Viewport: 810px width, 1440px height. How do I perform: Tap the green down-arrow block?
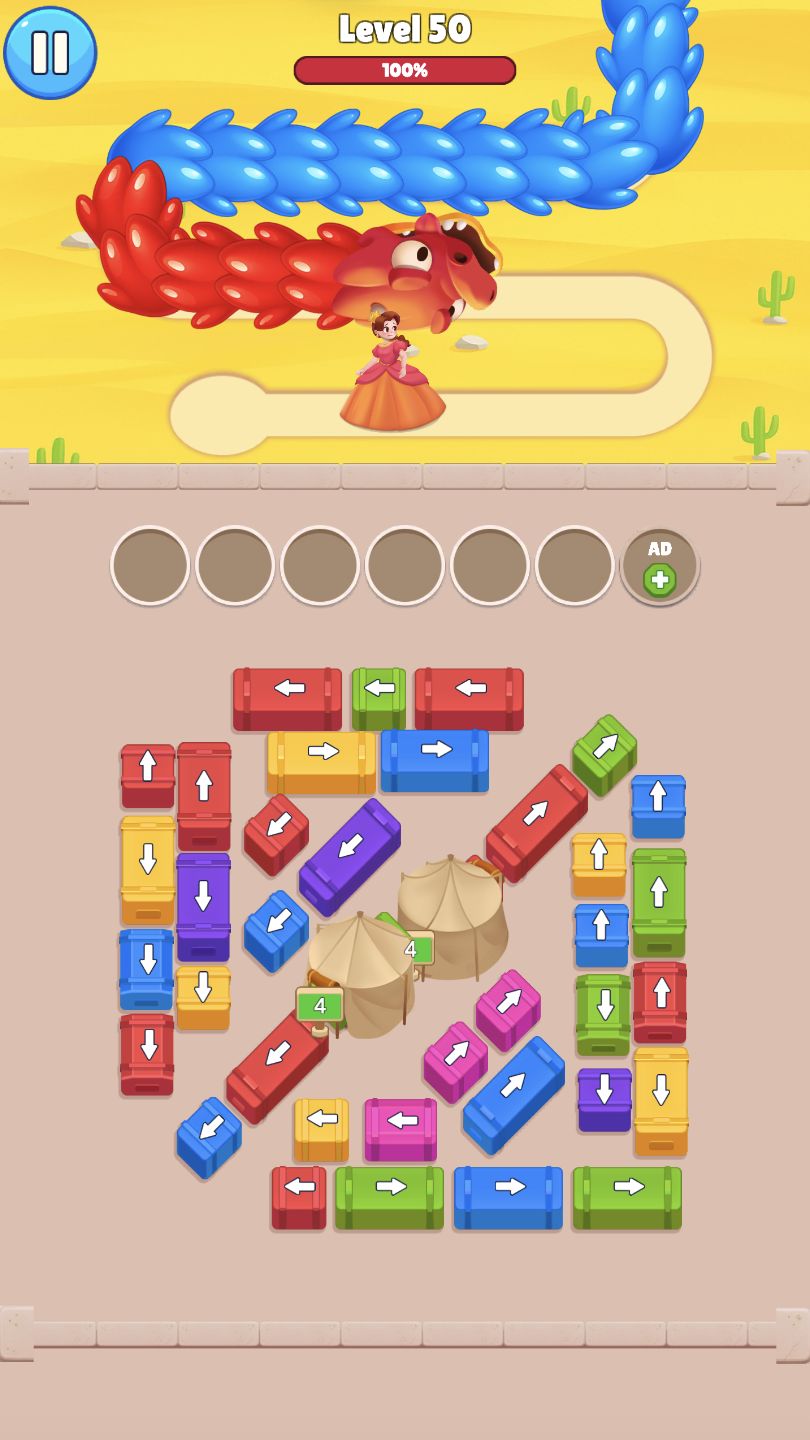click(x=603, y=1012)
